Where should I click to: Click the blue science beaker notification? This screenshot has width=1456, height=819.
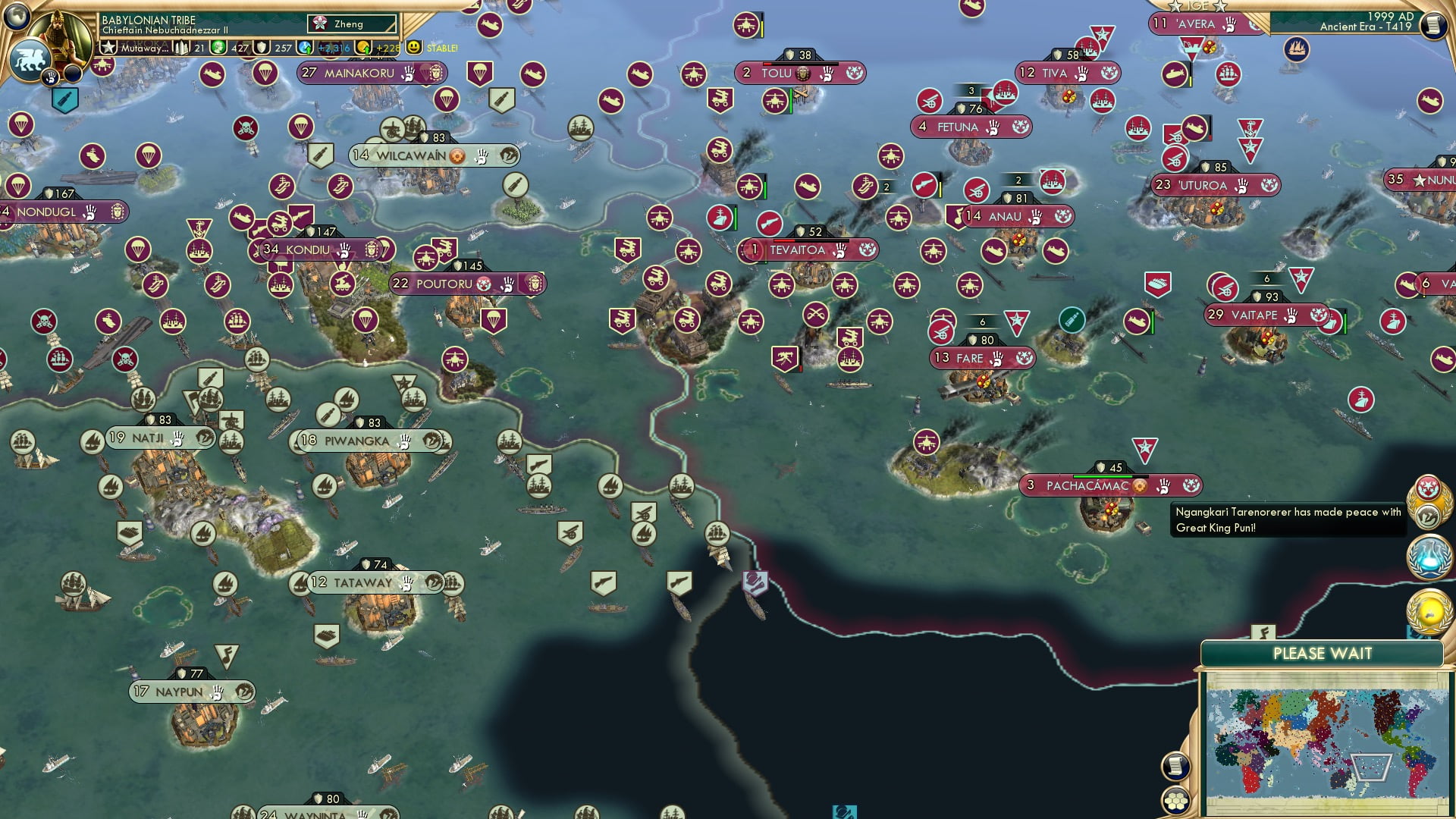1427,557
